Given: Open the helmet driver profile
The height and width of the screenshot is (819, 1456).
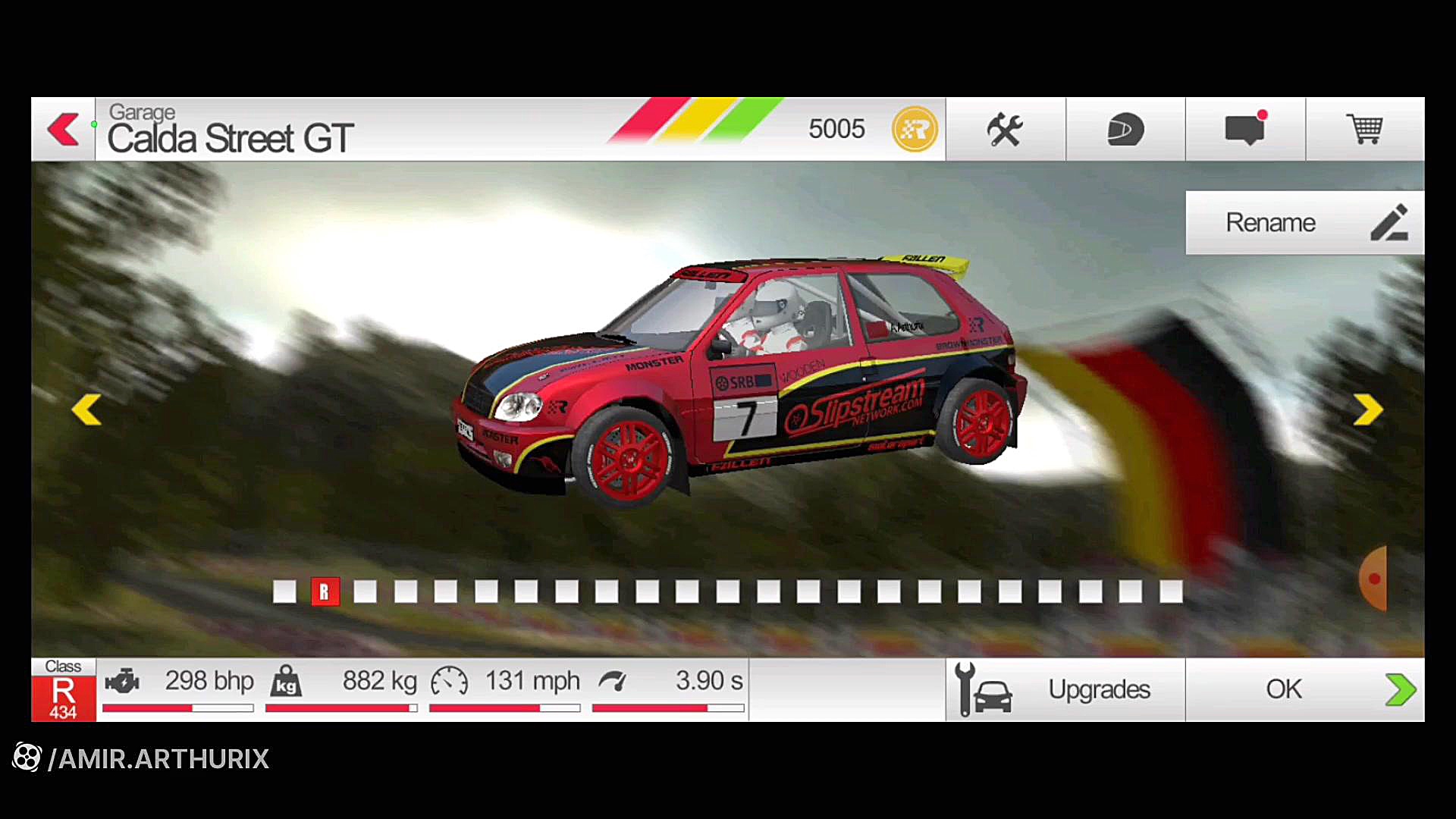Looking at the screenshot, I should click(1125, 129).
